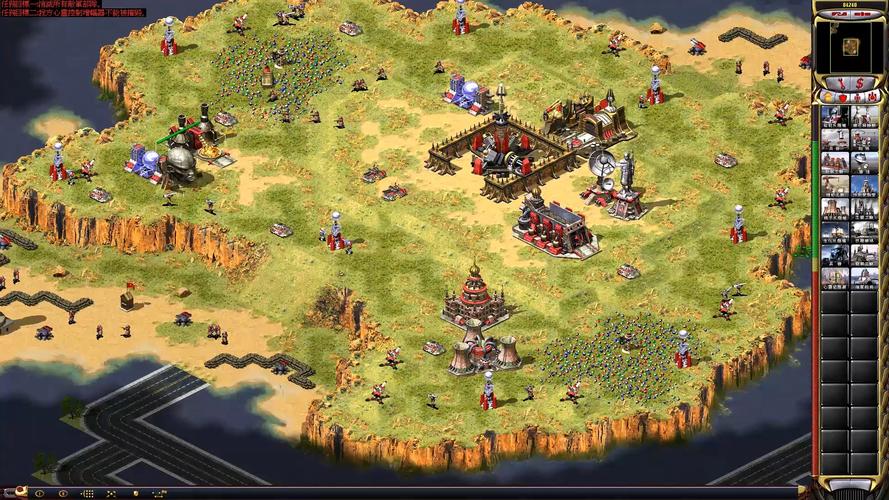Switch to the structures build tab

pos(827,97)
